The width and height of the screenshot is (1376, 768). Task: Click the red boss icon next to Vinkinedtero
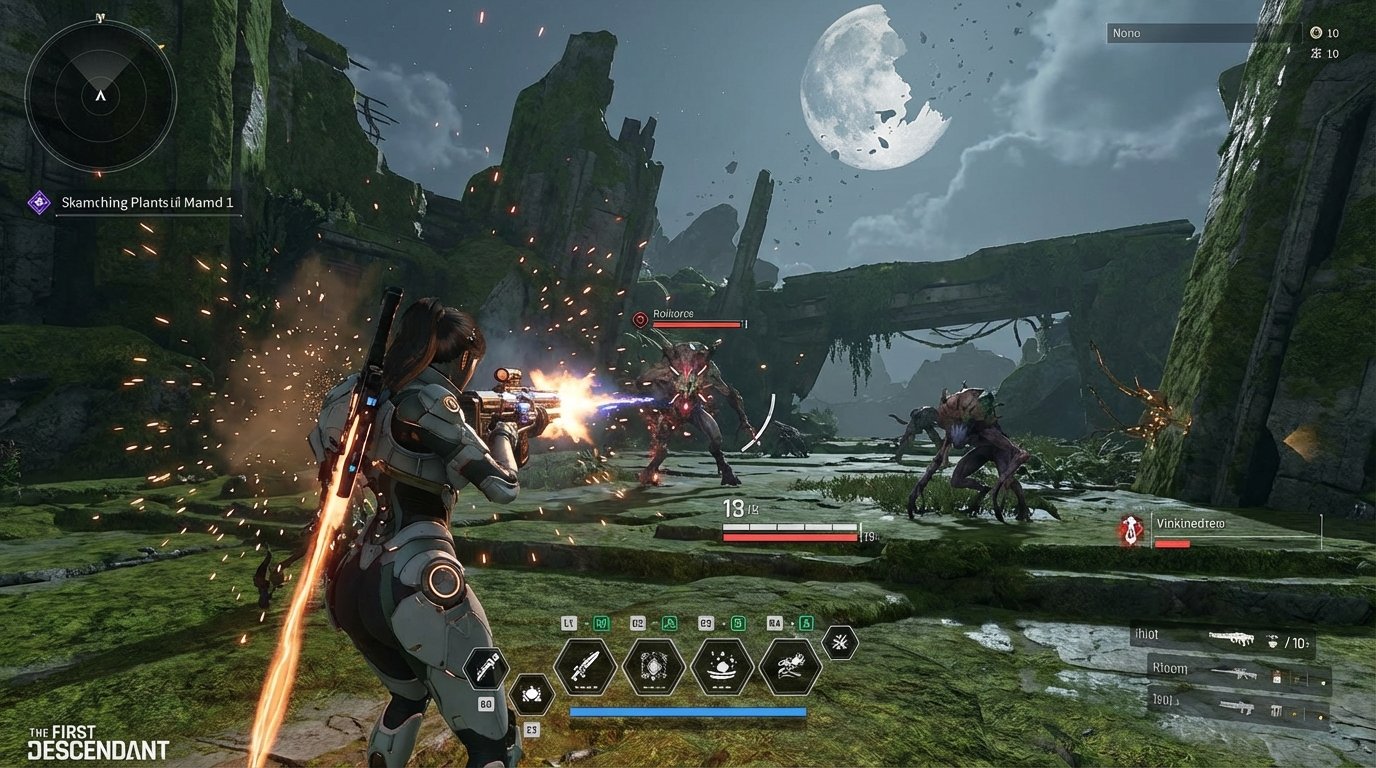[1130, 531]
